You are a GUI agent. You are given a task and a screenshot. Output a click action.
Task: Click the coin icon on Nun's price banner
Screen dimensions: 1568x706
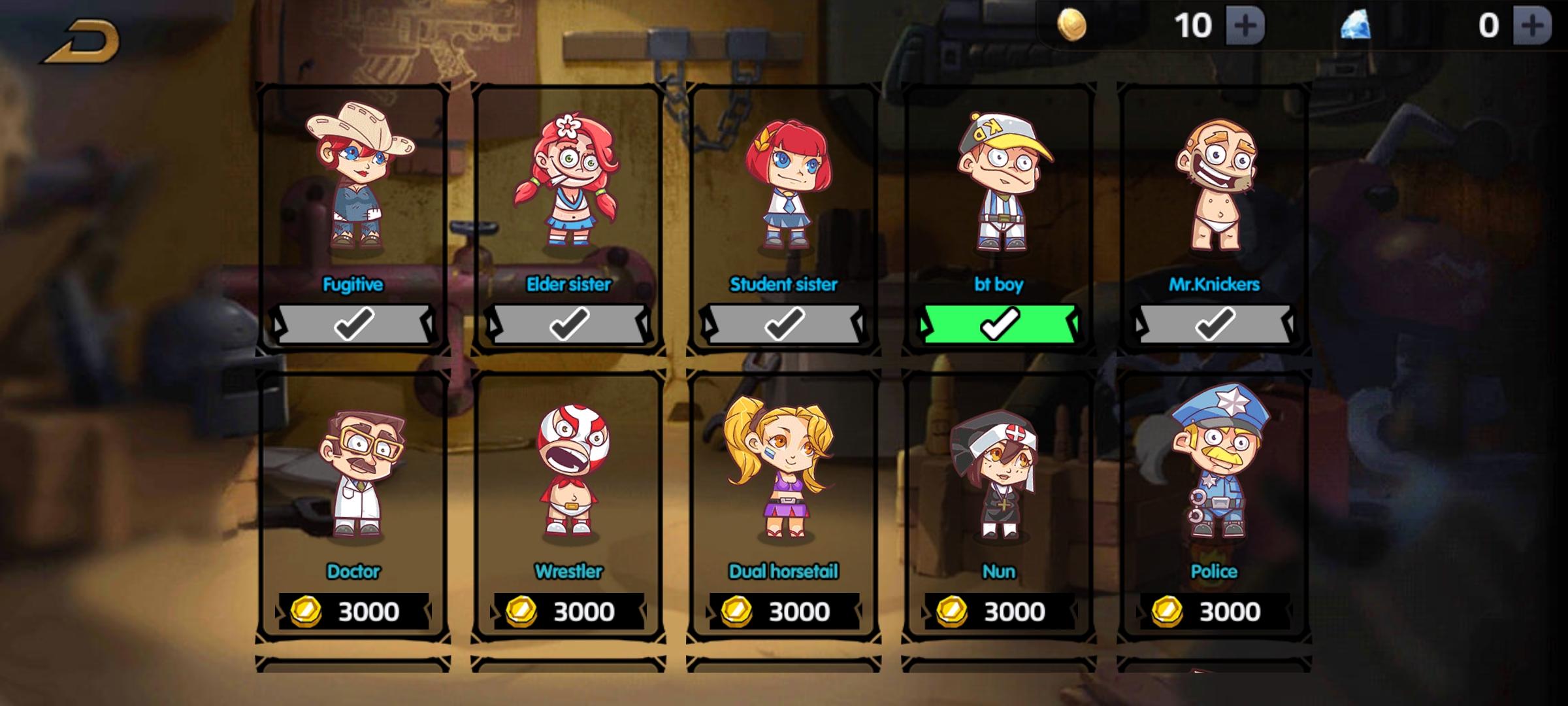[x=951, y=611]
